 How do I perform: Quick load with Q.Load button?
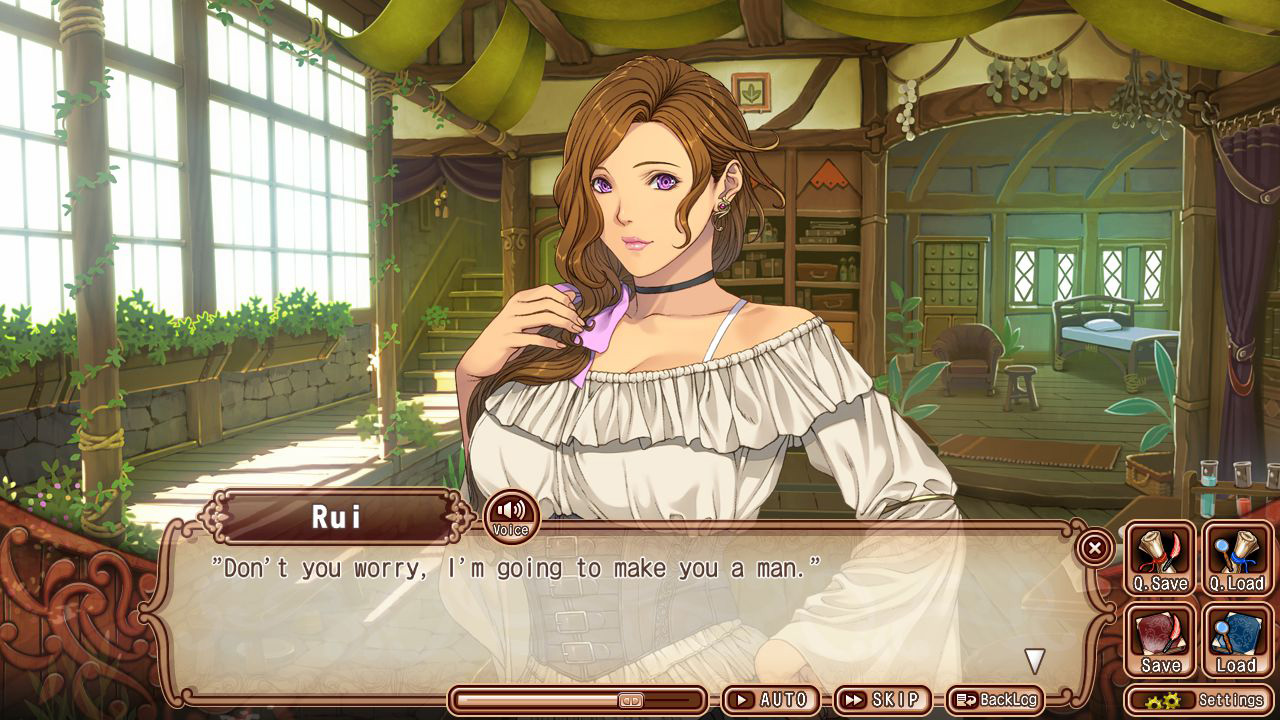[x=1237, y=558]
